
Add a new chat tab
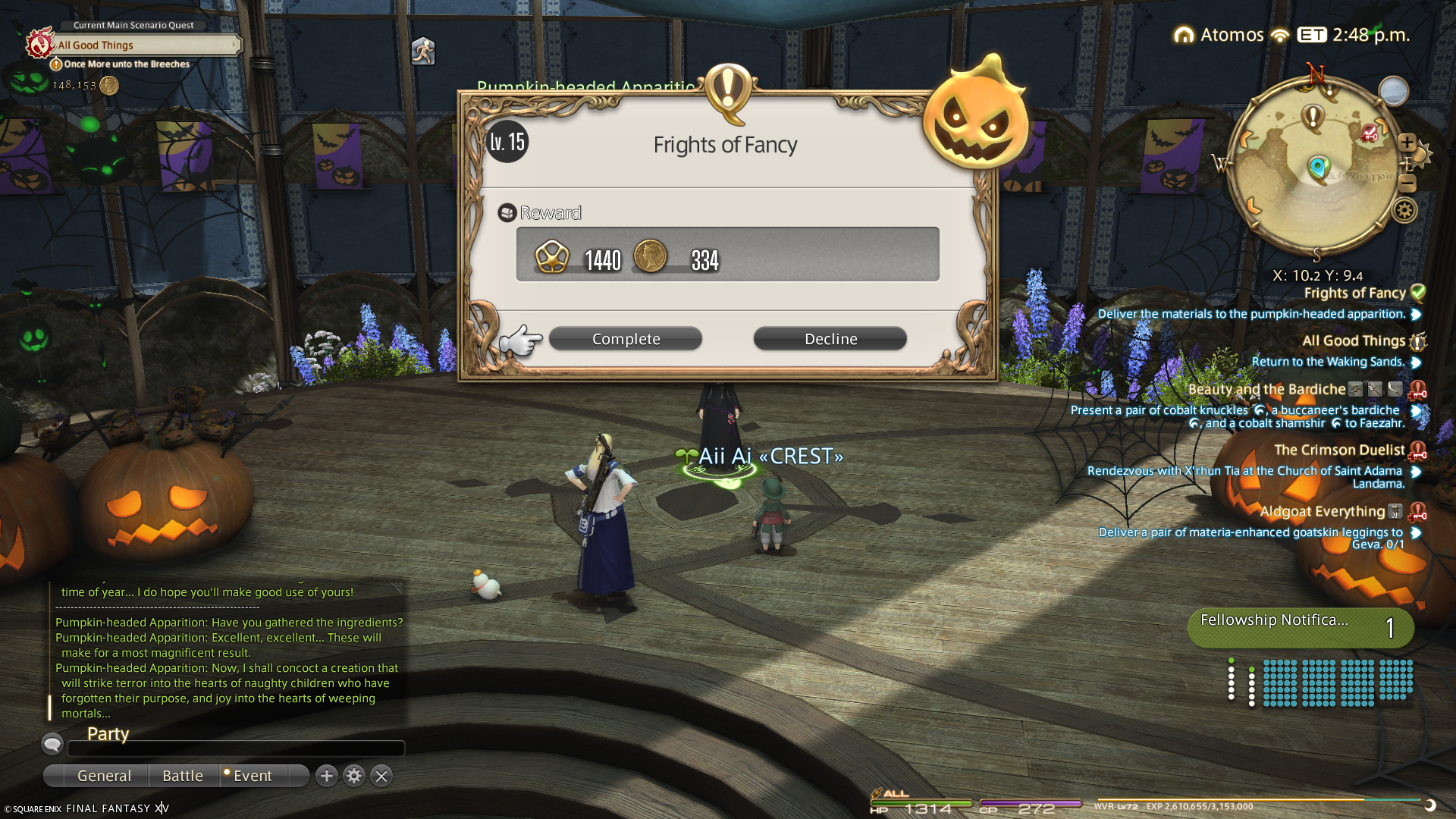[x=327, y=776]
